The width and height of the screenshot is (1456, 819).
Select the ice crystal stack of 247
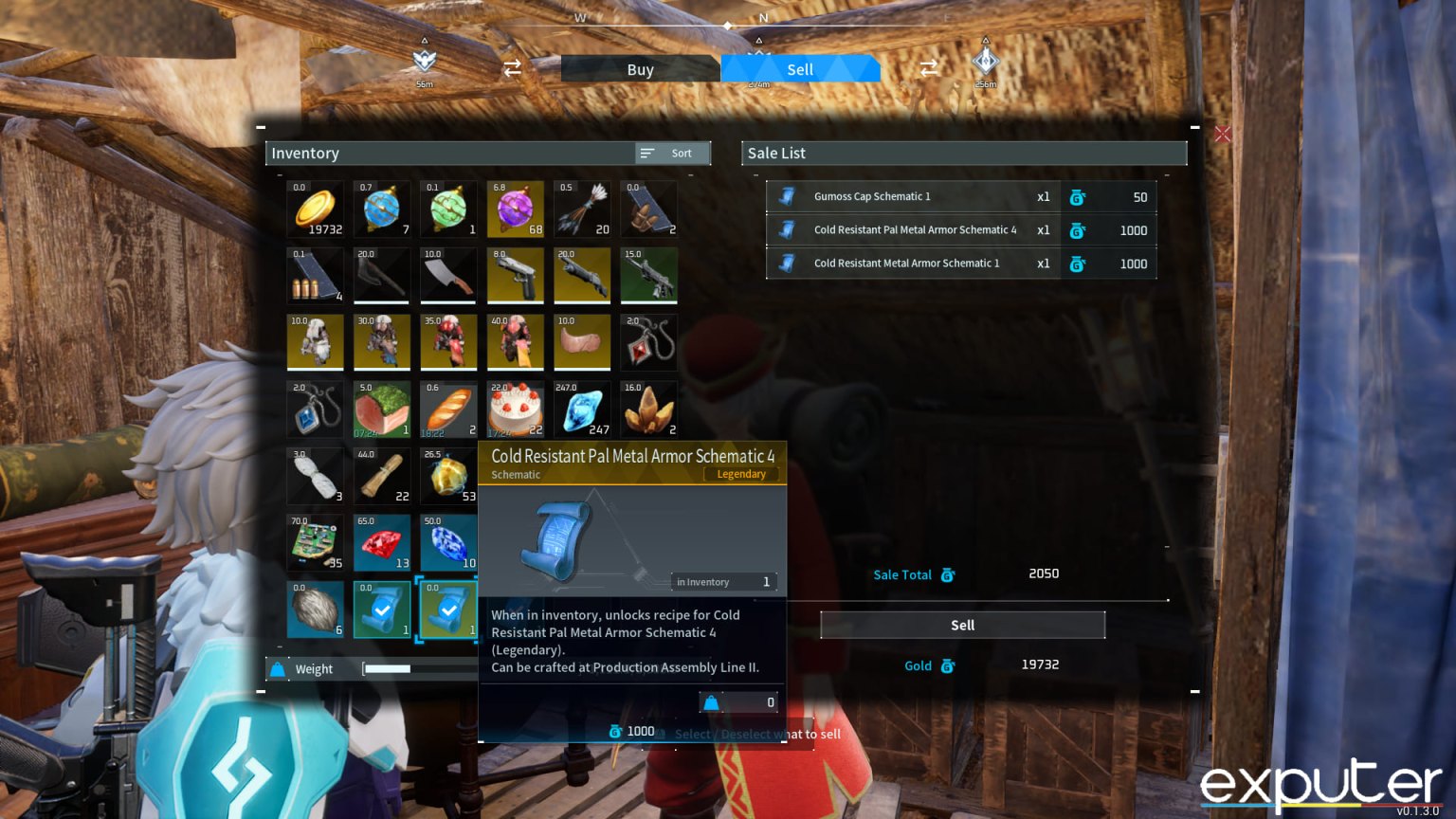click(x=582, y=409)
